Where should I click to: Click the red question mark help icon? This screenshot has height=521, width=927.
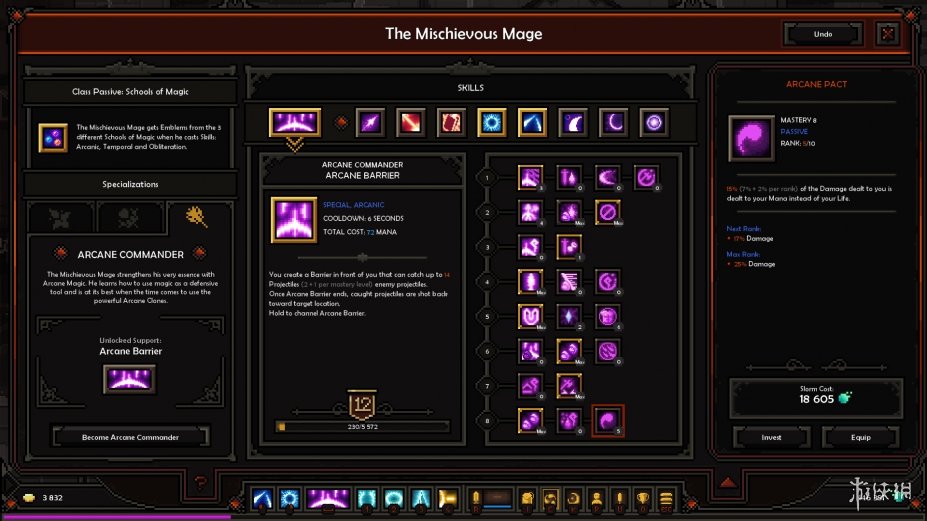201,485
